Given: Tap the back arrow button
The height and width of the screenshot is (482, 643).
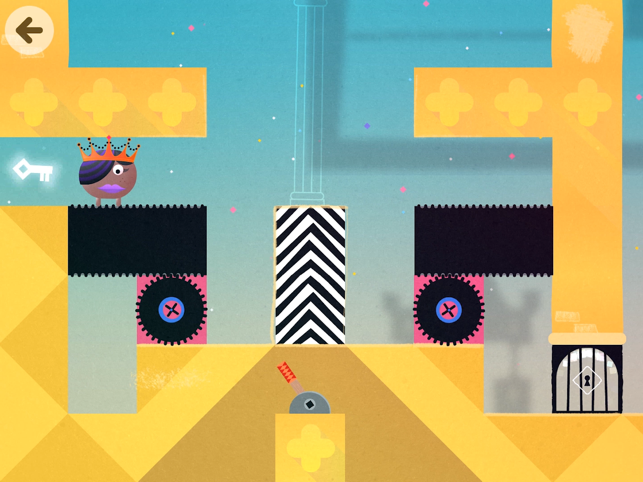Looking at the screenshot, I should click(29, 30).
